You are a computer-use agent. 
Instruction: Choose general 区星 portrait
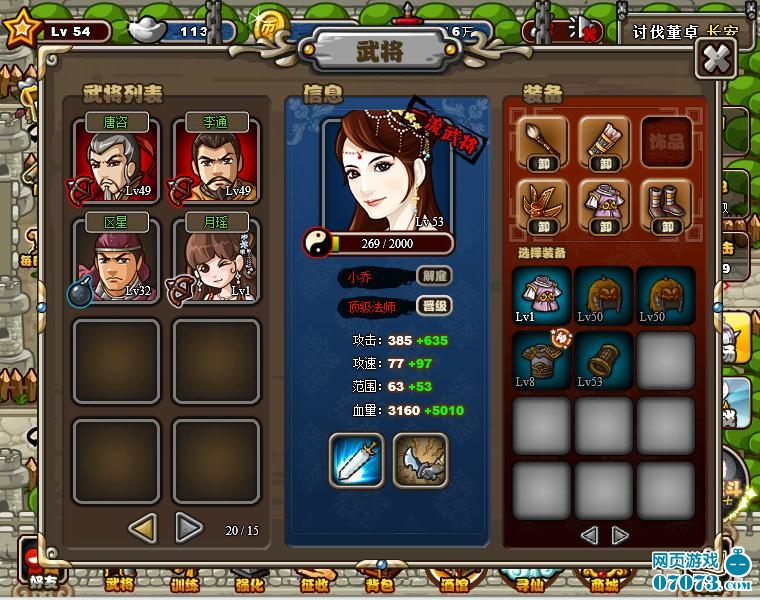click(116, 261)
